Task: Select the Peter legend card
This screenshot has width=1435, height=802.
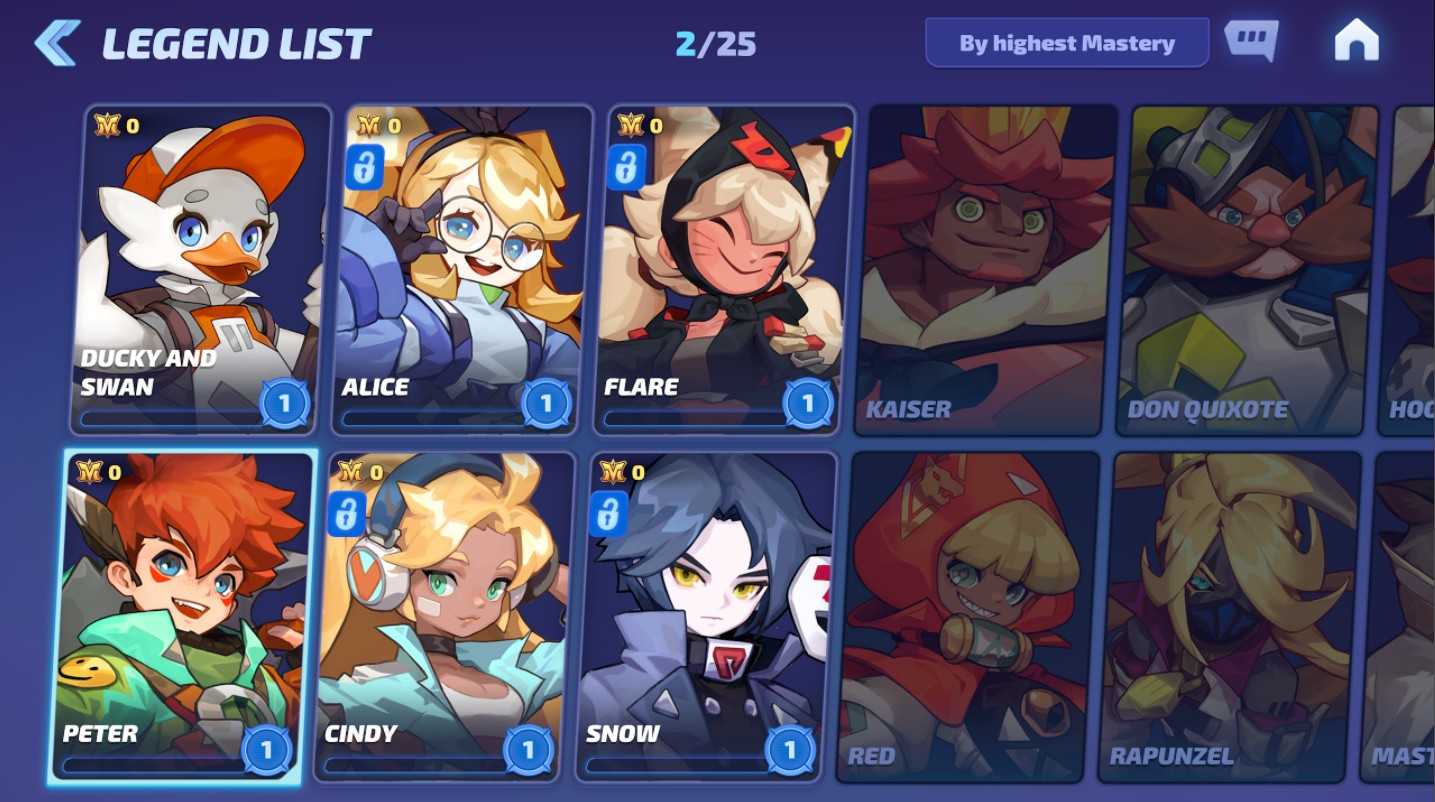Action: pos(182,616)
